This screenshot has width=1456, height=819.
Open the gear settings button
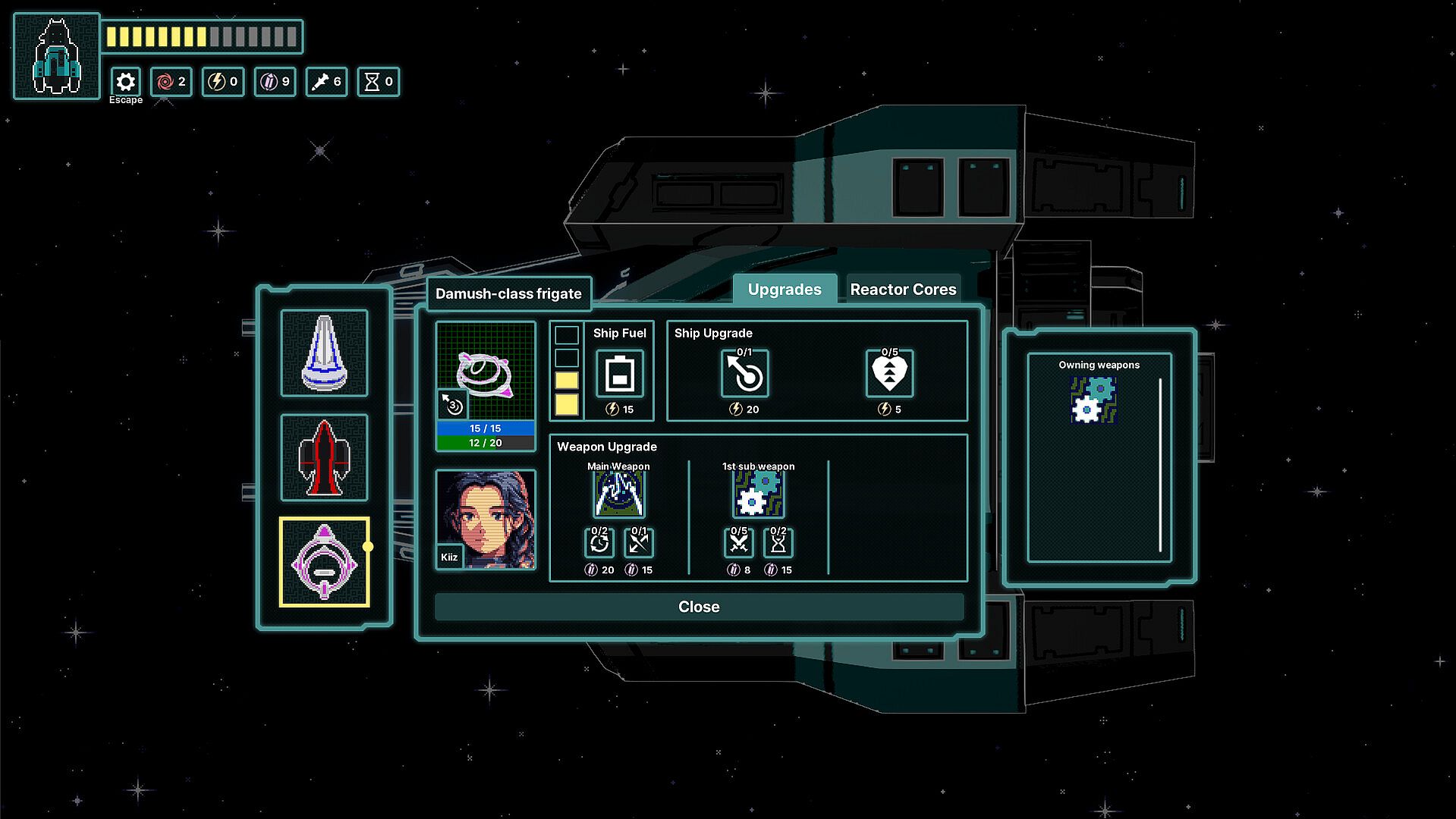click(126, 82)
